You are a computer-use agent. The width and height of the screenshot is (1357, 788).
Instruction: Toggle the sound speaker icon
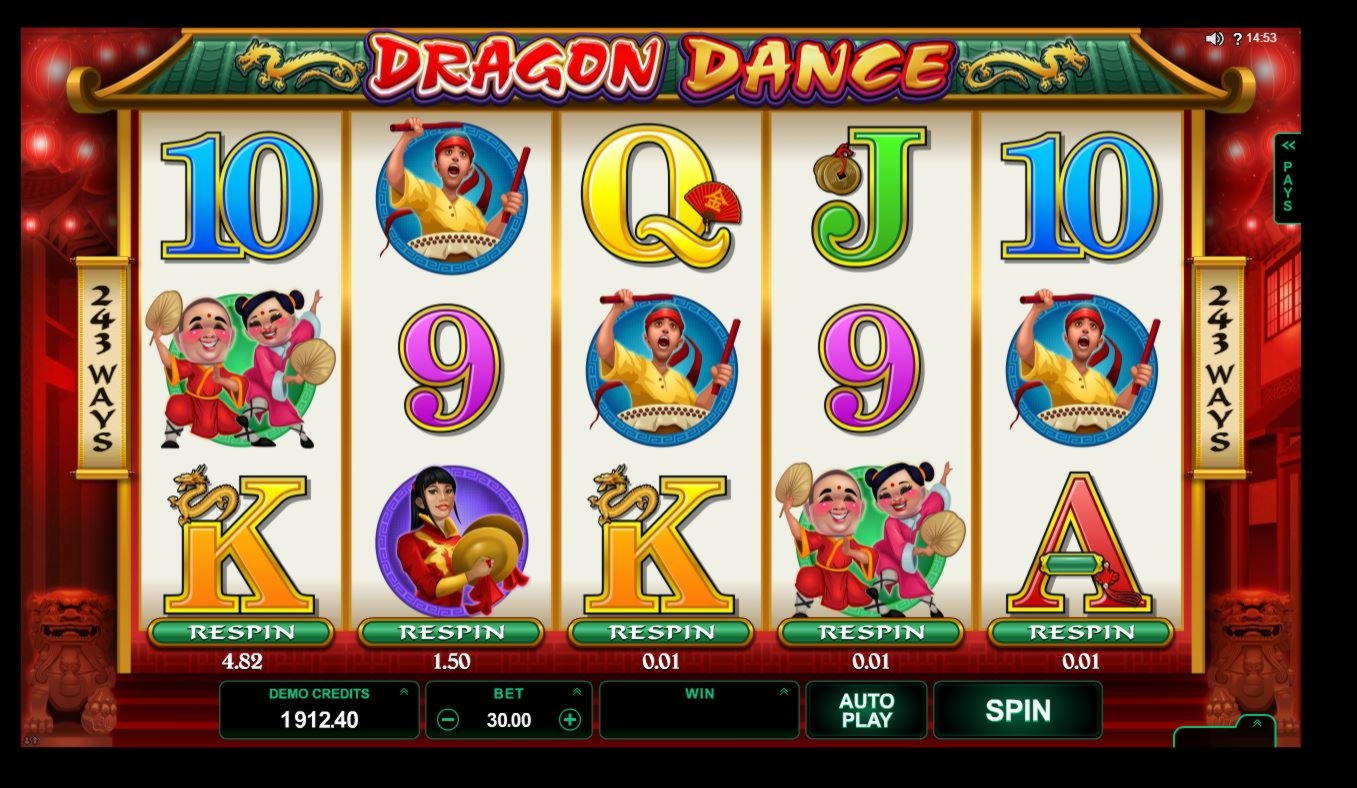click(1214, 39)
